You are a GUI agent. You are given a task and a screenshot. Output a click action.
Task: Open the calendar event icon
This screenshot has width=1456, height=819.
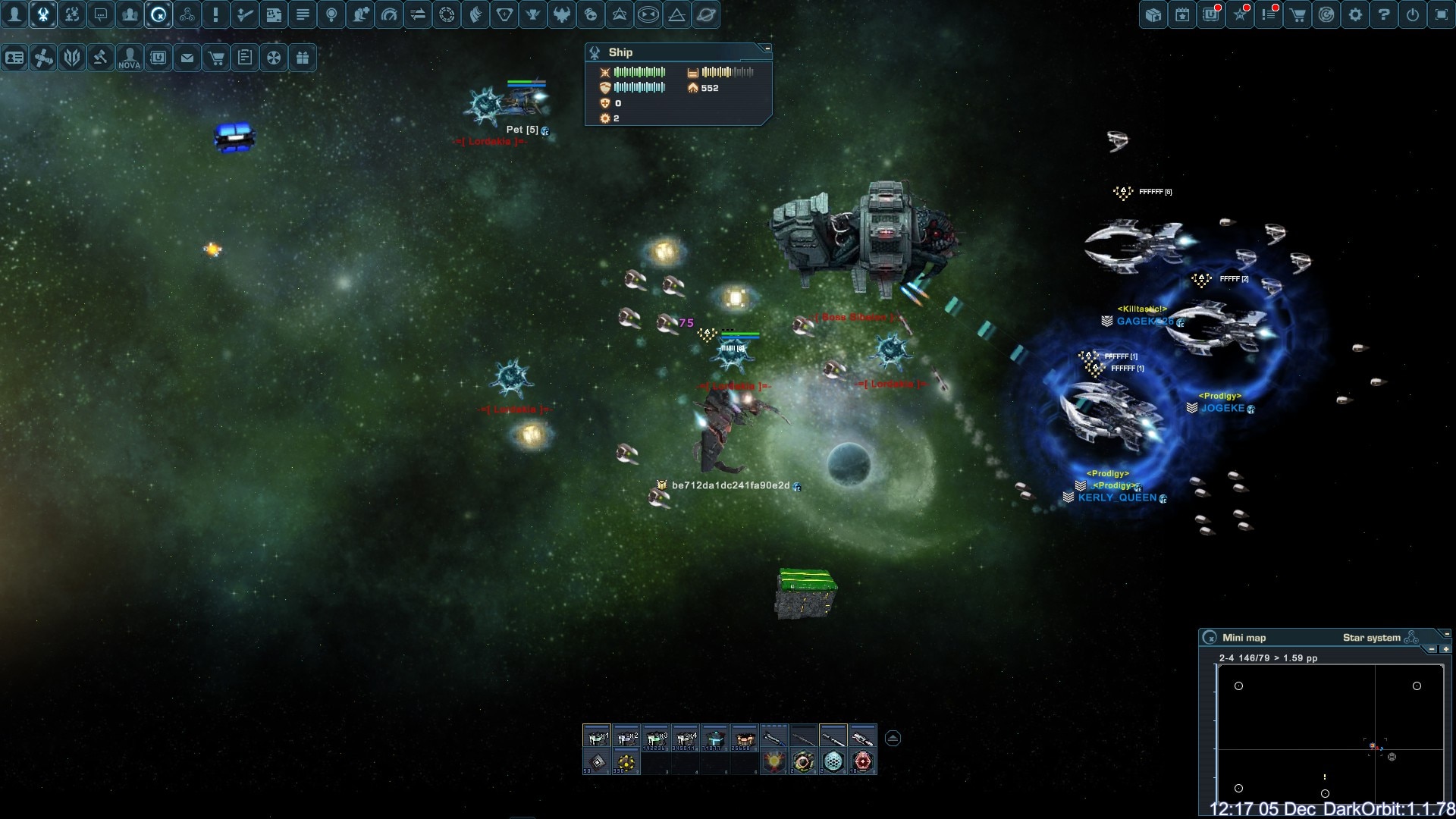(1182, 14)
